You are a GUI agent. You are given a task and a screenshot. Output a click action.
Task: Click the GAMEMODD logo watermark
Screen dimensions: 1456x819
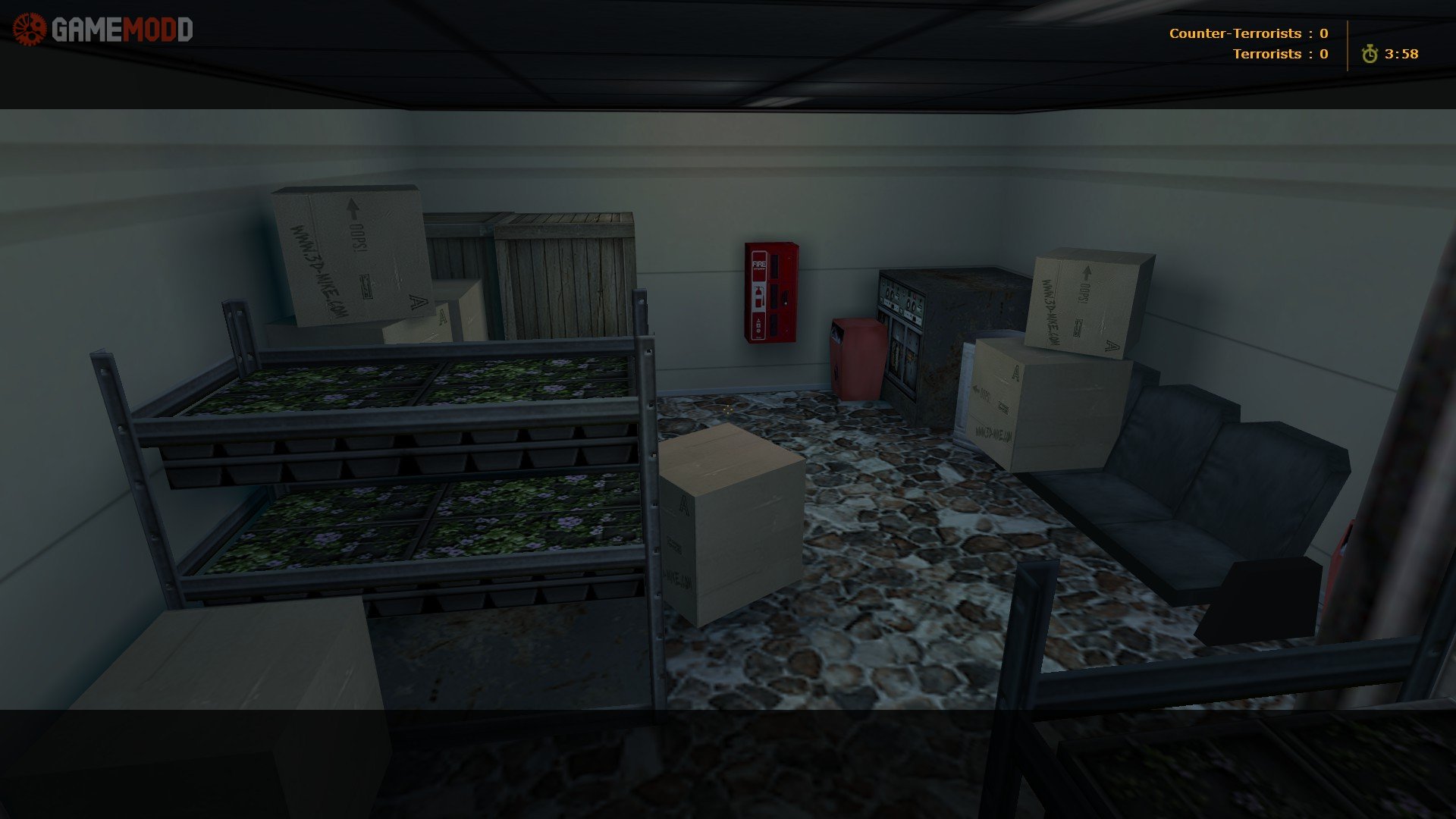(103, 30)
